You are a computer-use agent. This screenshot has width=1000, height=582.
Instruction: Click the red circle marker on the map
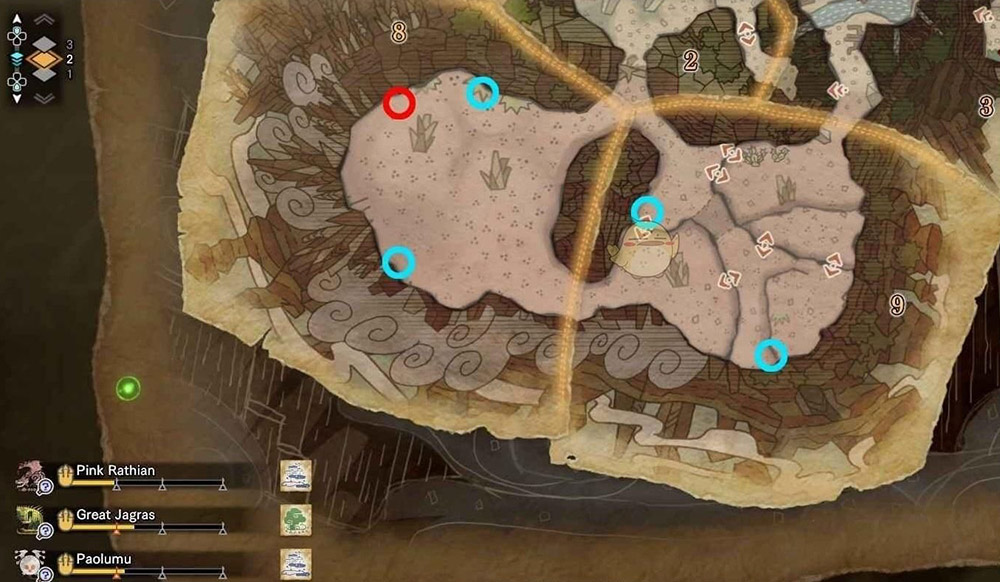point(399,102)
